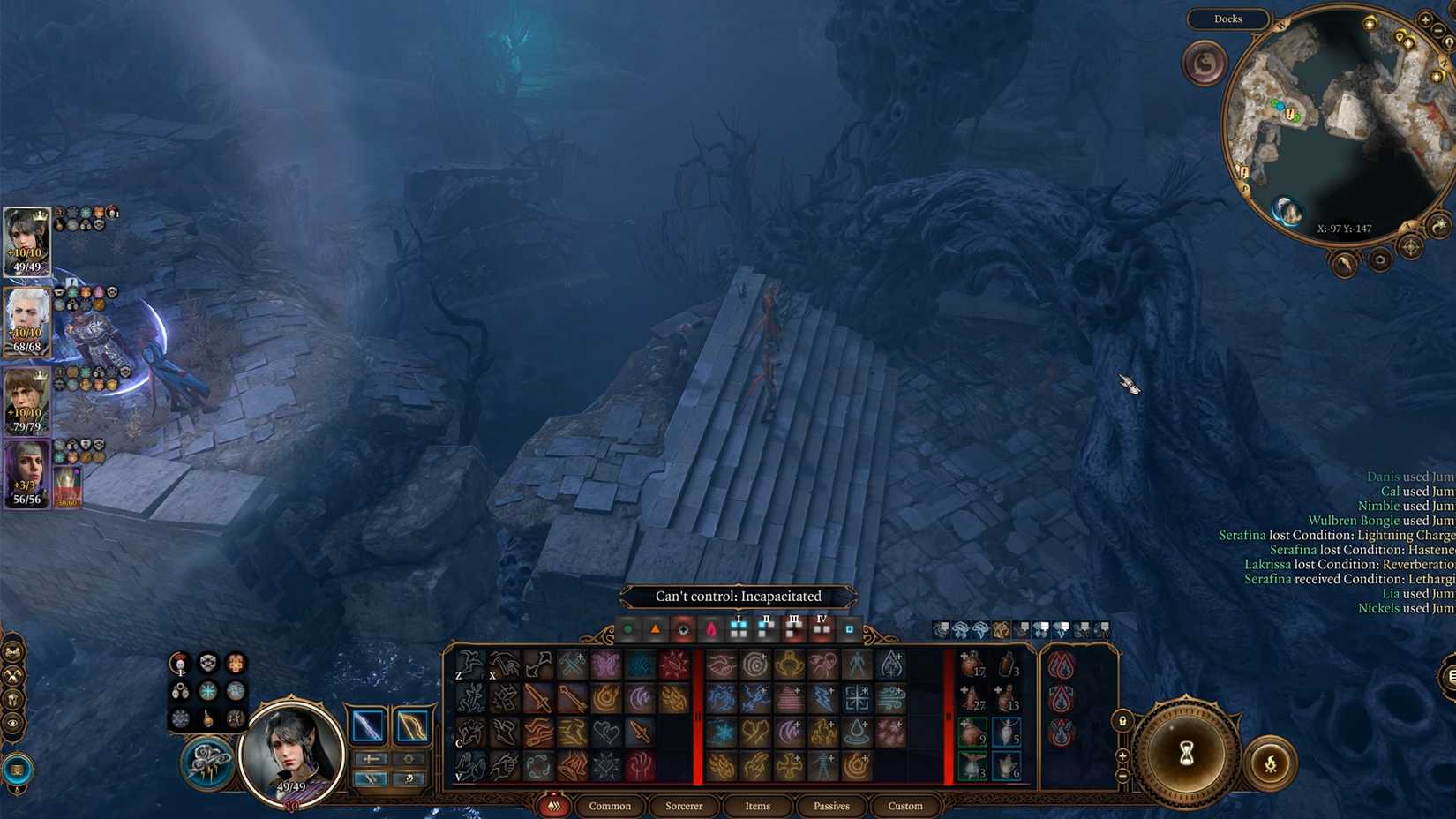Toggle the hotbar lock padlock
The width and height of the screenshot is (1456, 819).
click(1122, 722)
